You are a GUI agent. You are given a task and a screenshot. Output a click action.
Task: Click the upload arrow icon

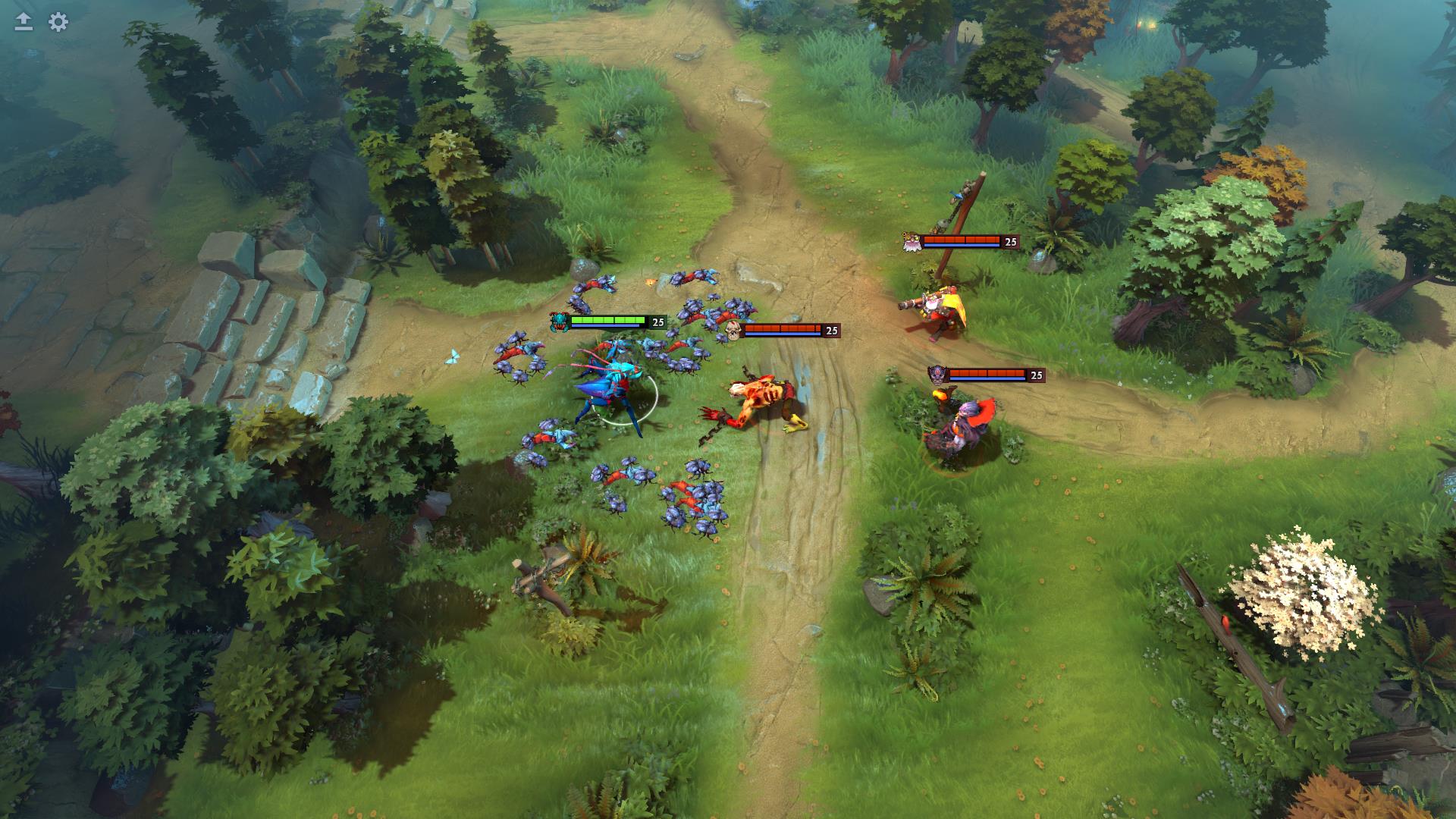point(24,22)
